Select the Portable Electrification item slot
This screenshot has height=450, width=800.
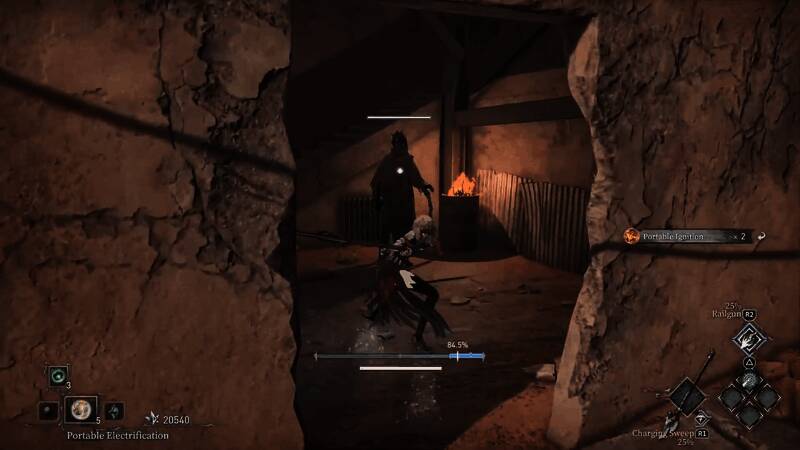pos(79,409)
